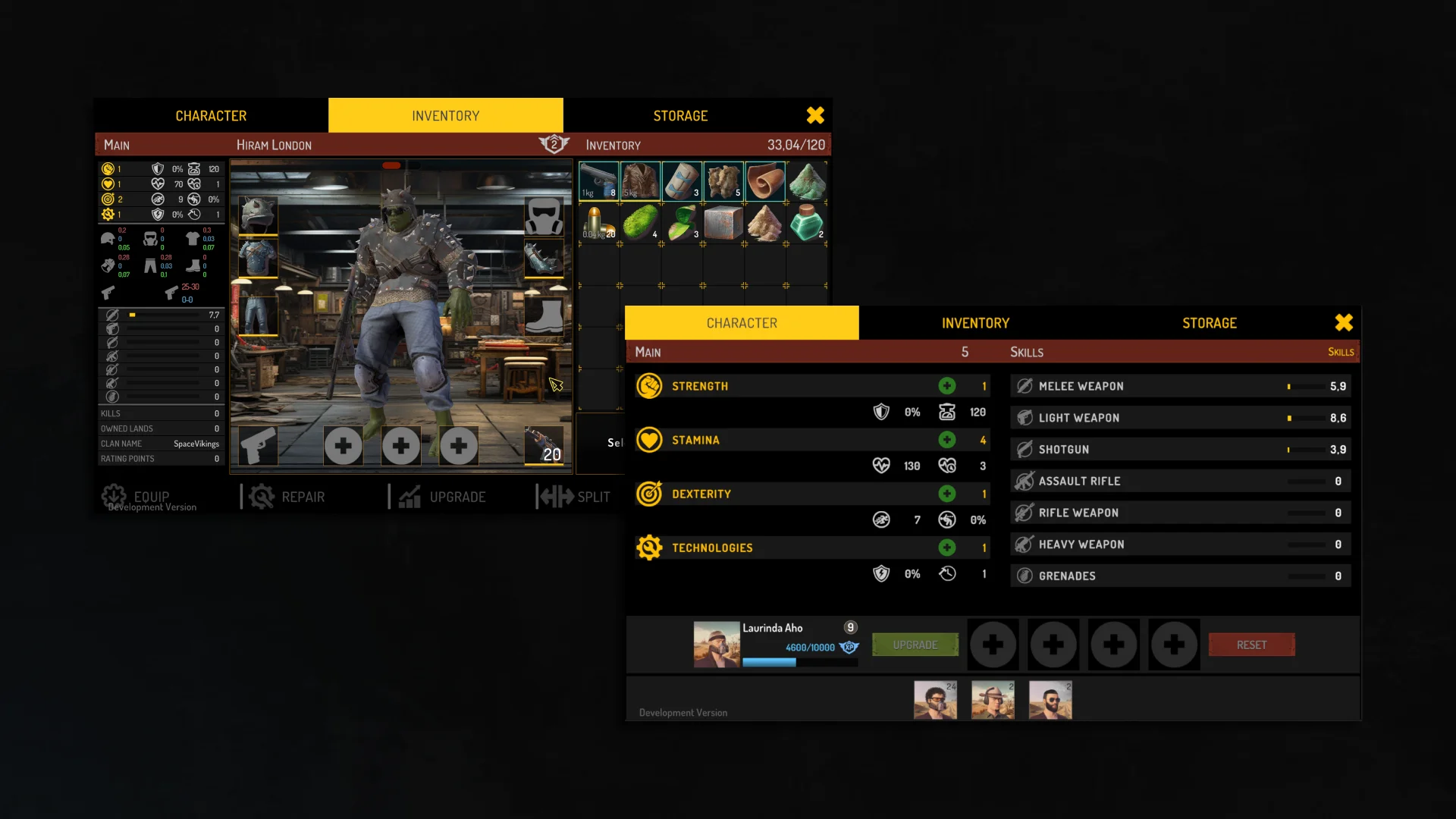Click the empty helmet equip slot
The image size is (1456, 819).
tap(544, 215)
